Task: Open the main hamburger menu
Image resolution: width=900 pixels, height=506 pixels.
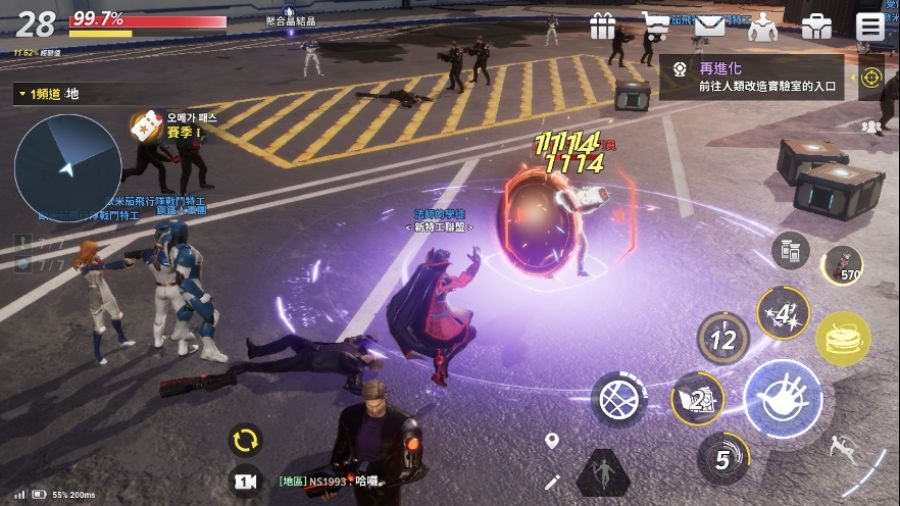Action: pyautogui.click(x=870, y=26)
